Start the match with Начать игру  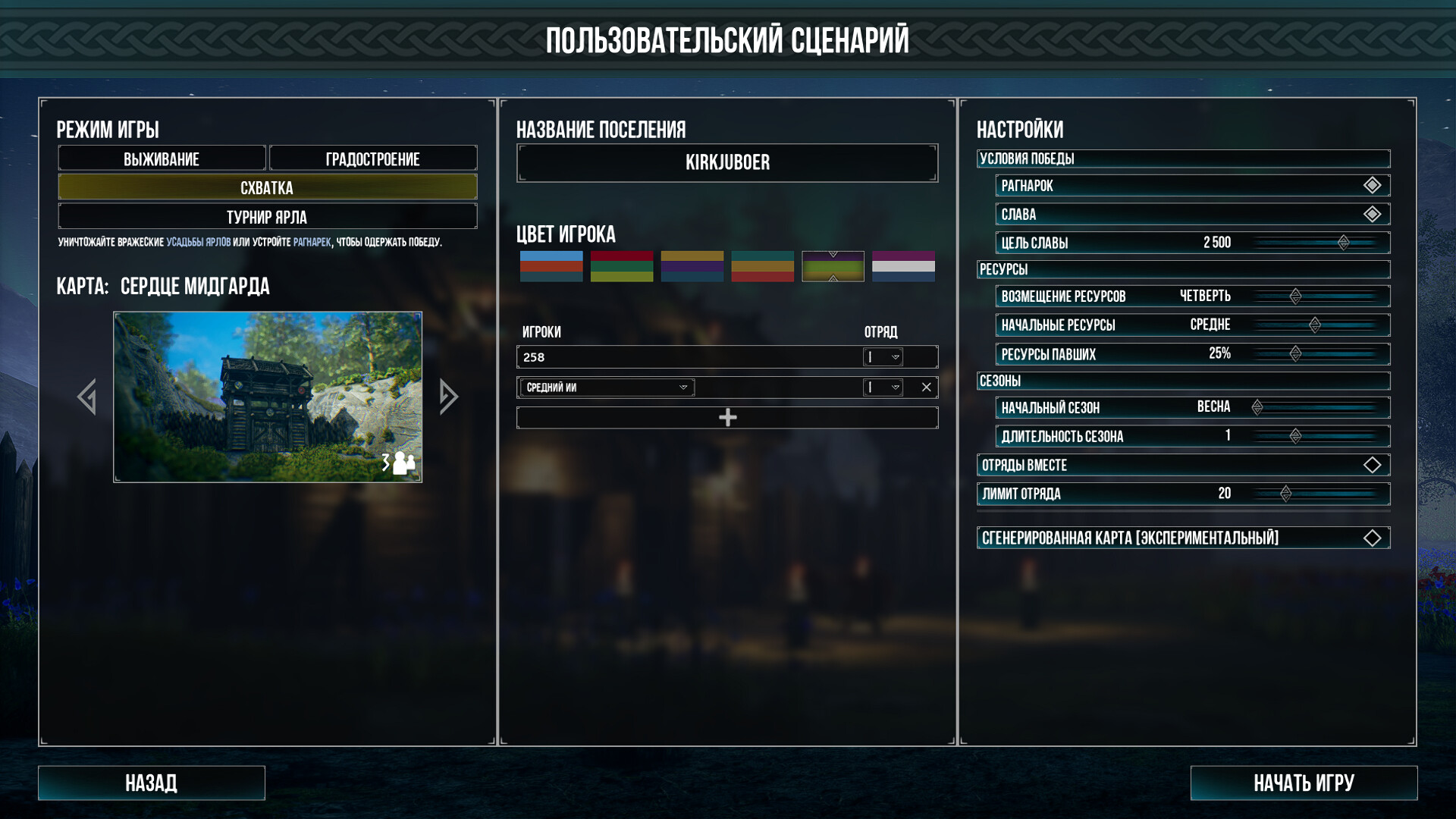(1303, 783)
